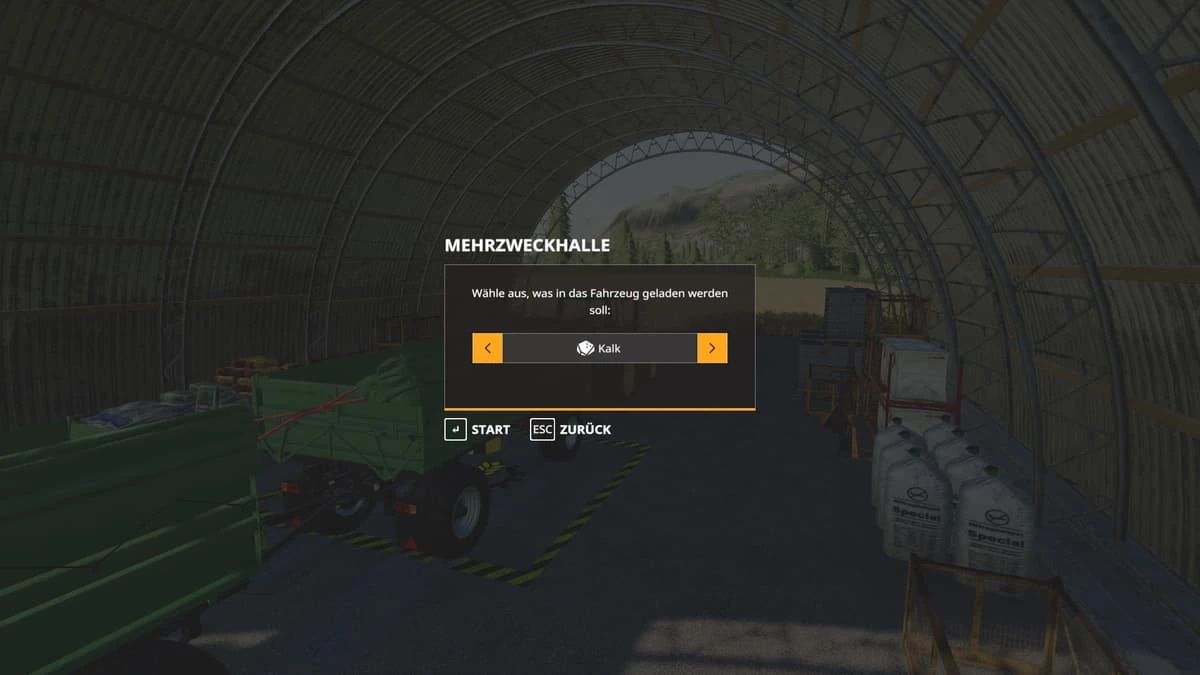The width and height of the screenshot is (1200, 675).
Task: Select the next fill type with right arrow
Action: [712, 348]
